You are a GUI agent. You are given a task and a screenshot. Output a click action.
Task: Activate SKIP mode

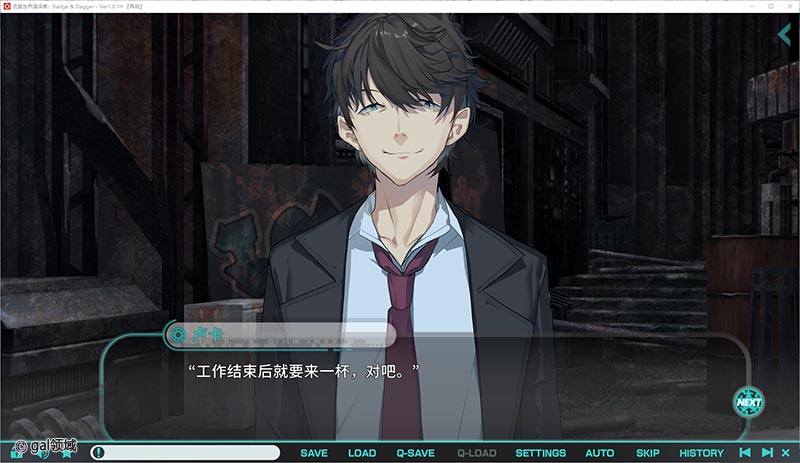[648, 453]
